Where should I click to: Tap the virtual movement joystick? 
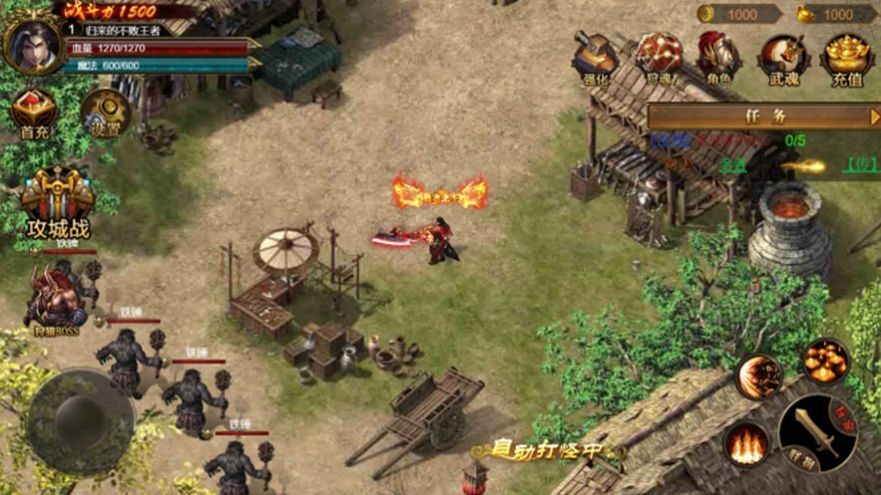point(79,421)
